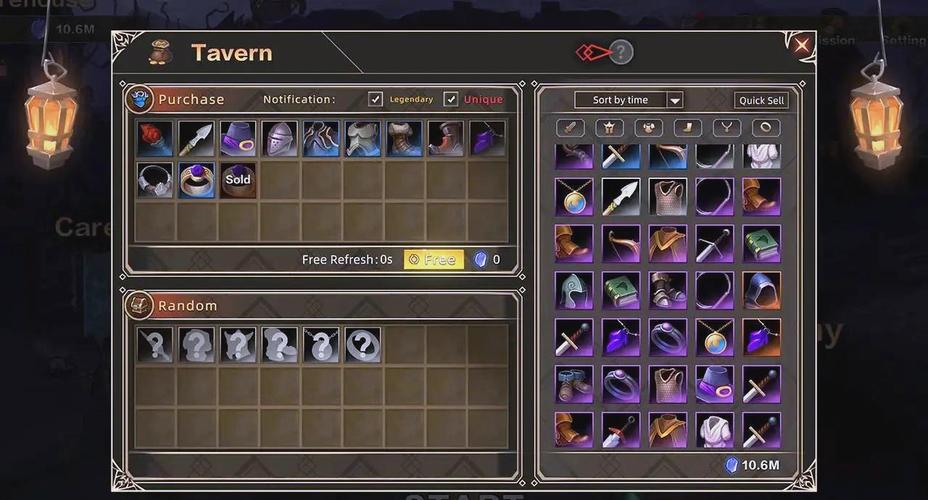Close the Tavern window
This screenshot has height=500, width=928.
(x=801, y=45)
